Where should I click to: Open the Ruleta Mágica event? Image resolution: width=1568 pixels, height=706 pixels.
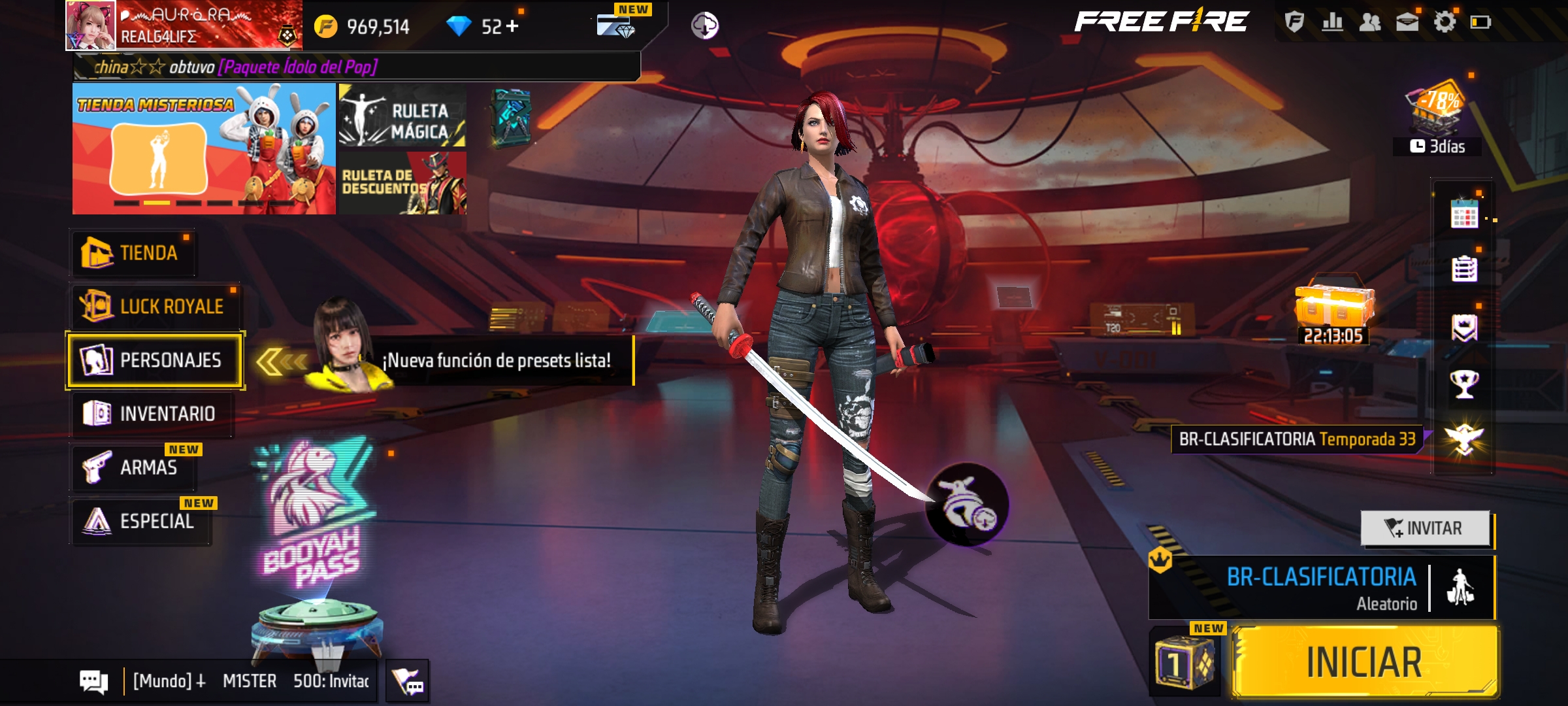402,116
